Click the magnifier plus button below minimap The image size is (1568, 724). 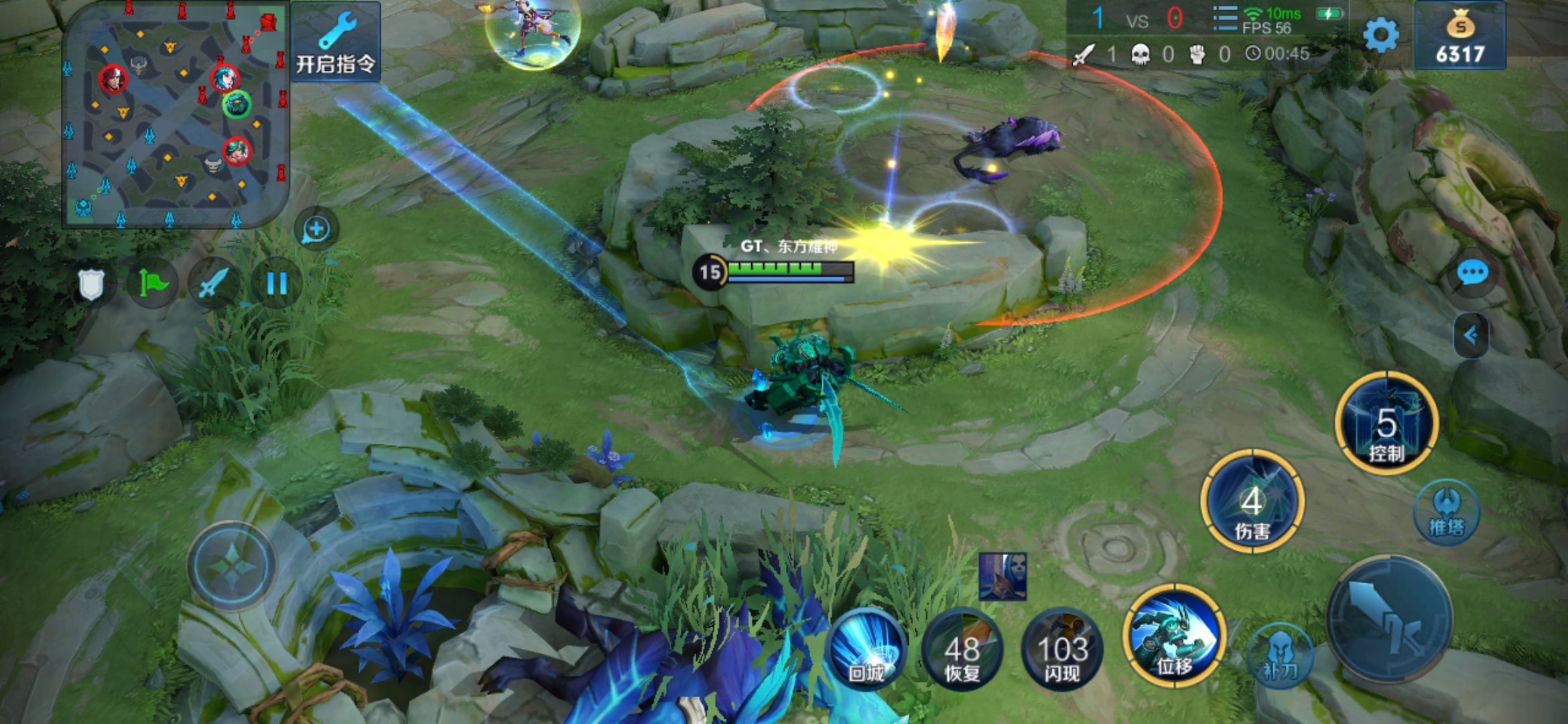pyautogui.click(x=316, y=229)
